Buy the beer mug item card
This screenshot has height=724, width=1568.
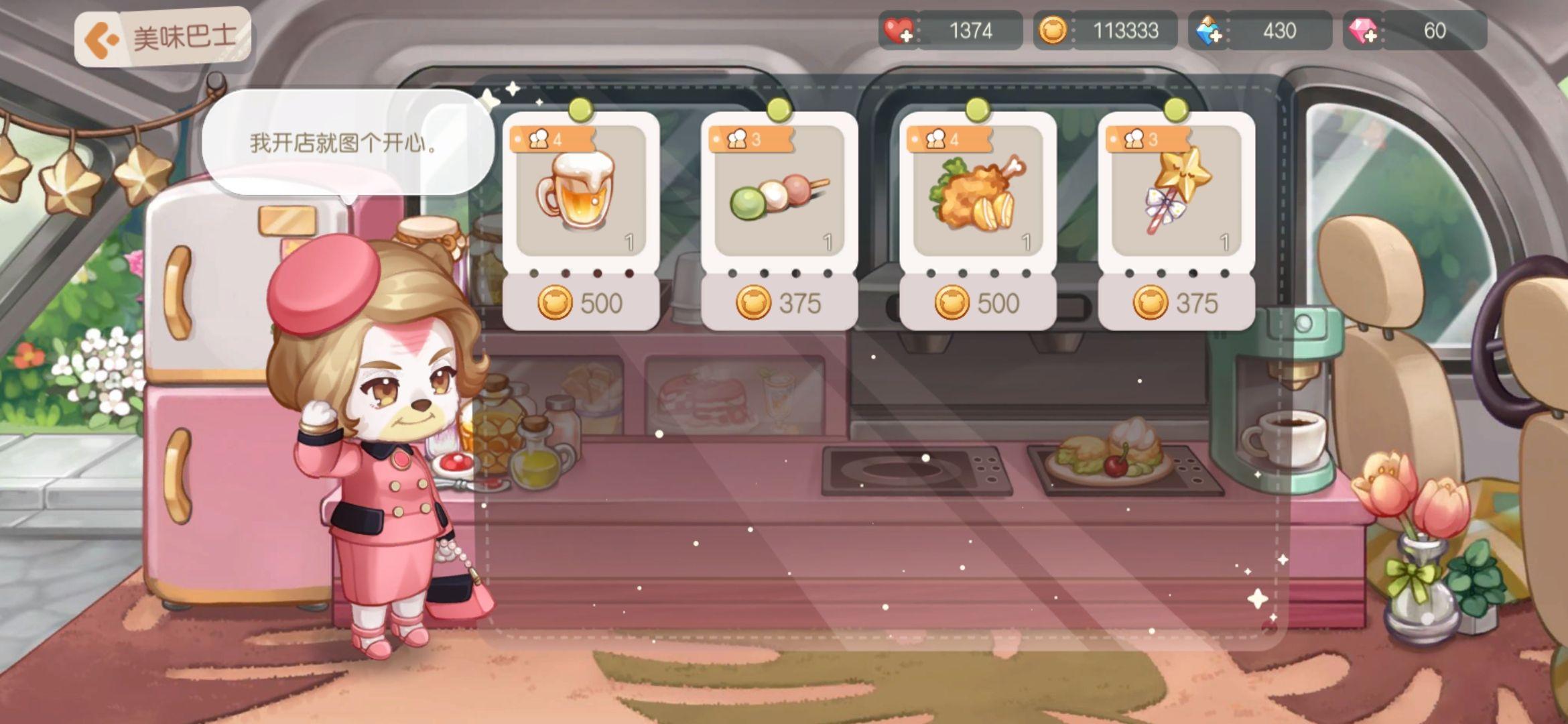[580, 221]
